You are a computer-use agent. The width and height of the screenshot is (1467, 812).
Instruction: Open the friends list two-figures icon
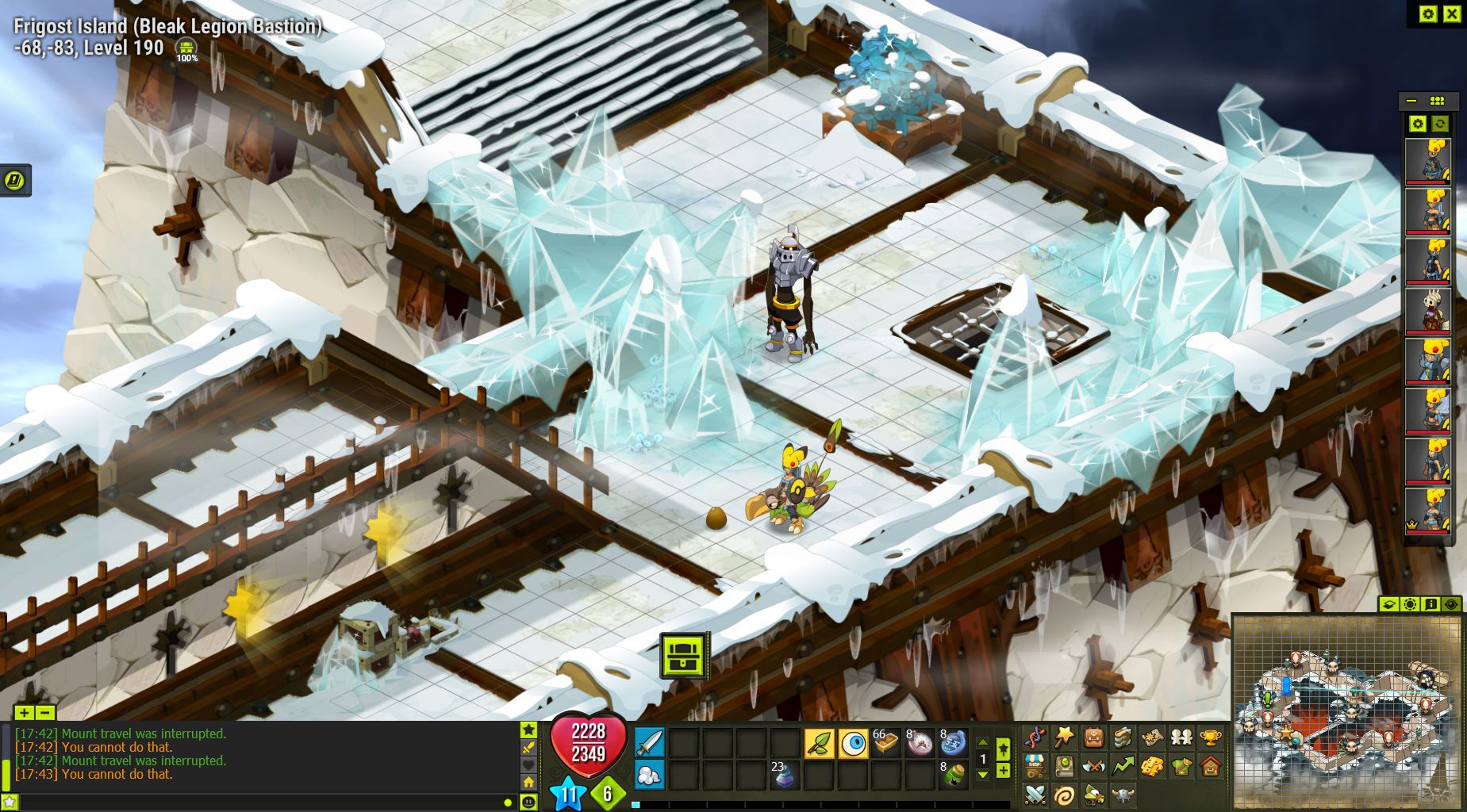pos(1181,739)
